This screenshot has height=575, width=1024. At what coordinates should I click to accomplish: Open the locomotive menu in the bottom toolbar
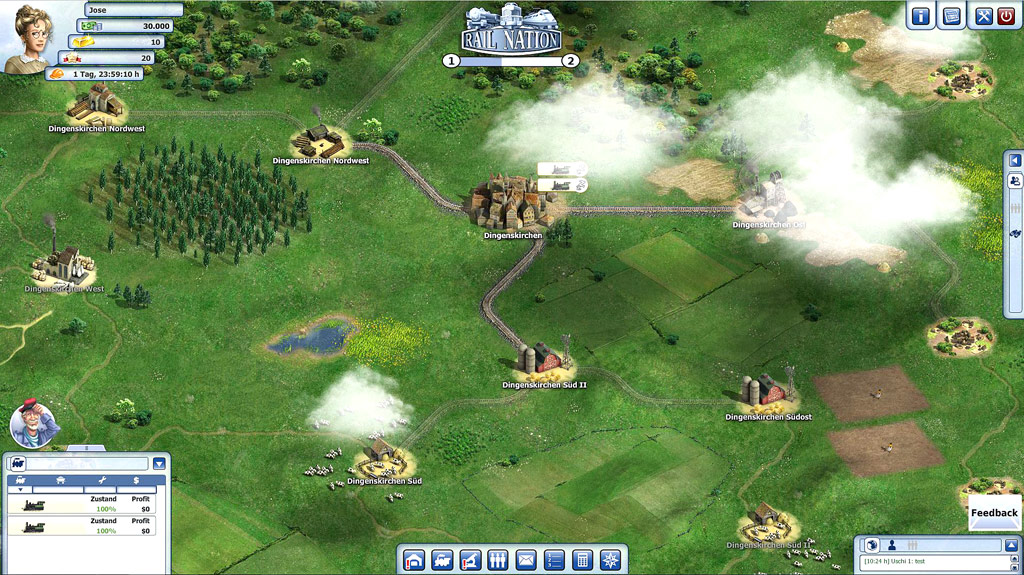pyautogui.click(x=442, y=560)
